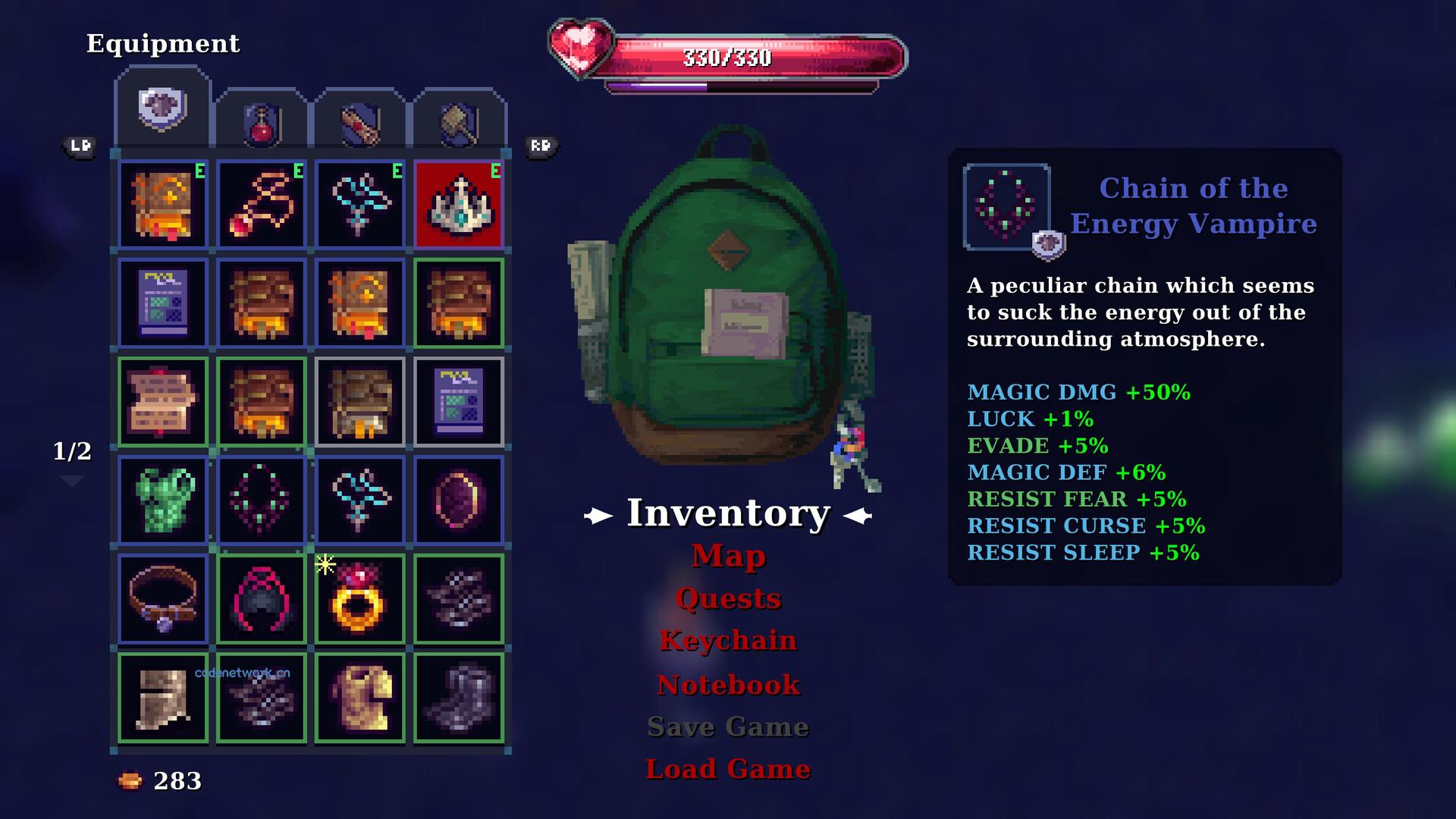Select the red hooded cloak slot
1456x819 pixels.
262,599
